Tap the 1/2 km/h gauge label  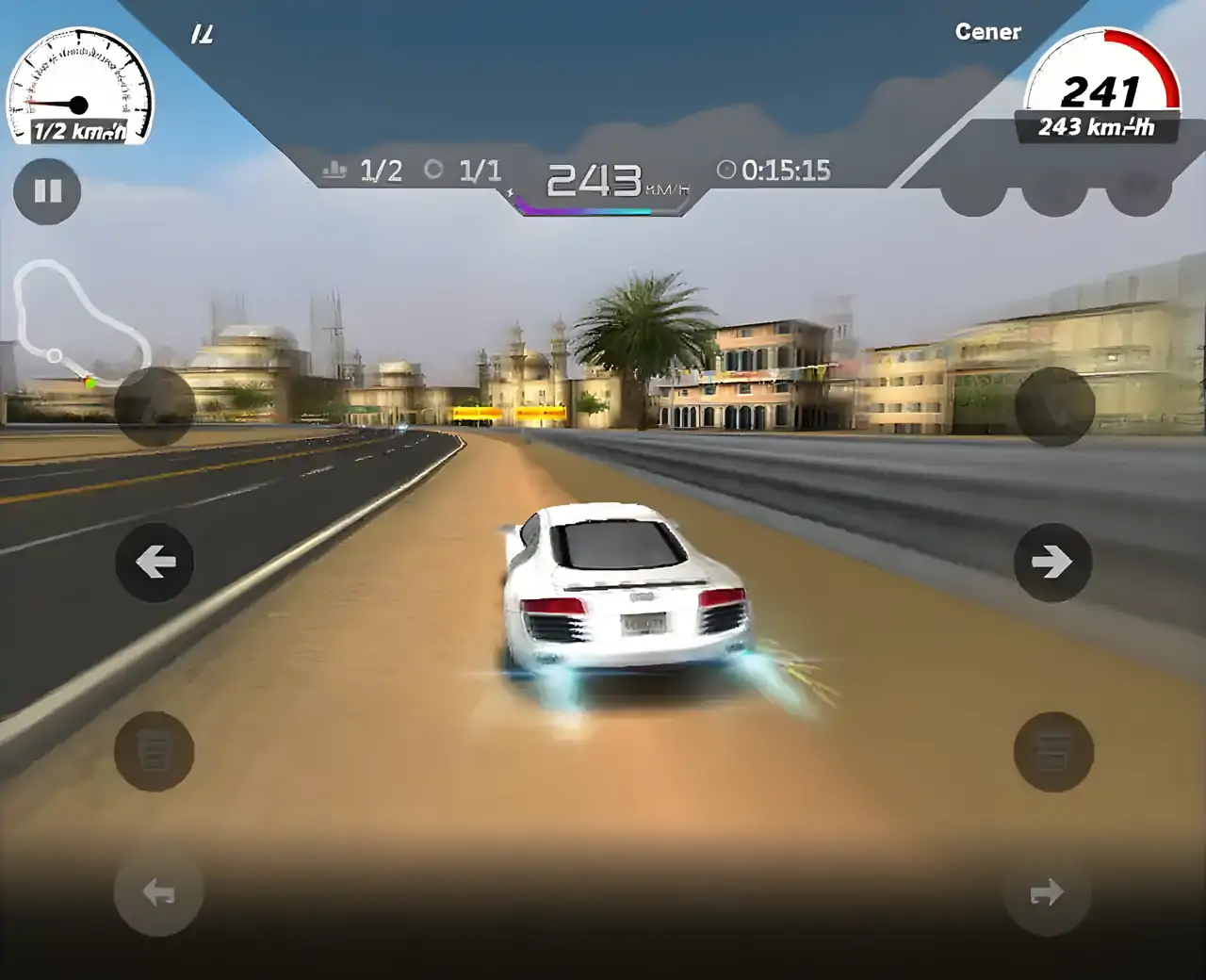78,133
